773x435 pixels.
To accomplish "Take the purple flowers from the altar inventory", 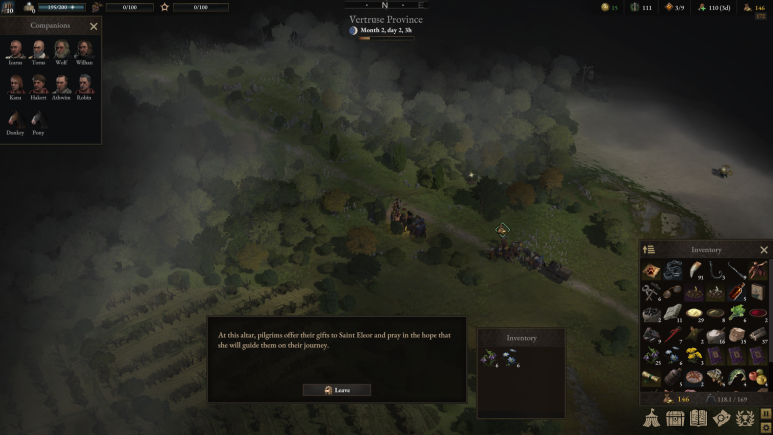I will point(489,356).
